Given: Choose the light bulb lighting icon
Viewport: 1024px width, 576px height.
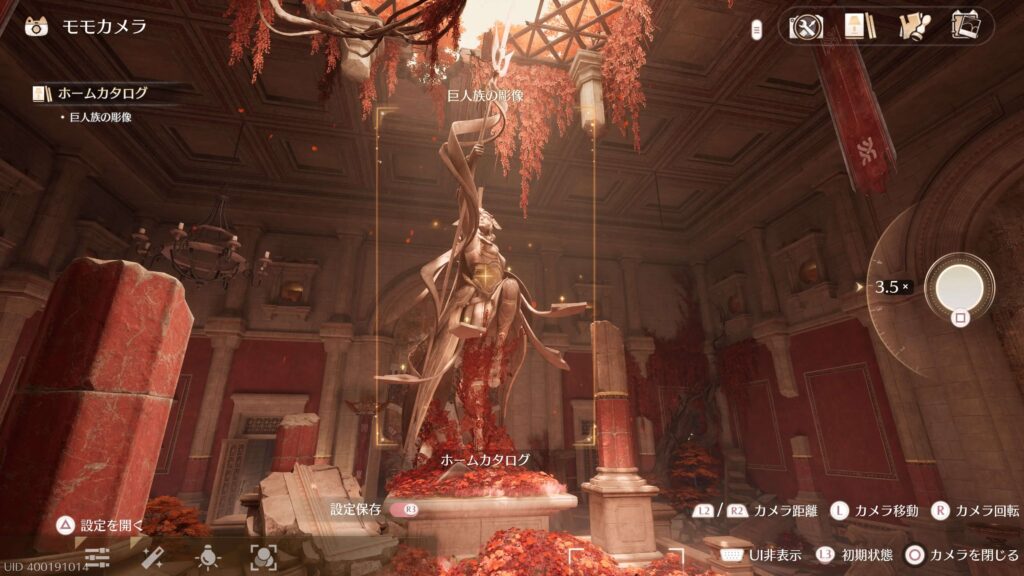Looking at the screenshot, I should click(x=208, y=557).
